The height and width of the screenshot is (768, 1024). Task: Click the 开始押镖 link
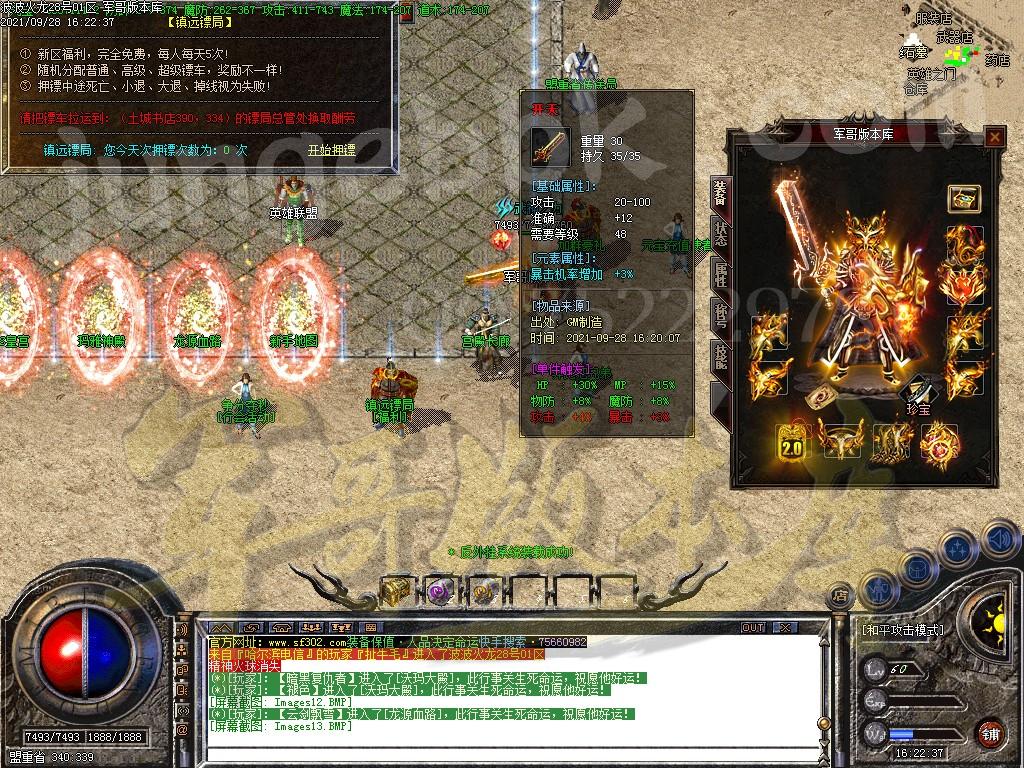click(331, 150)
